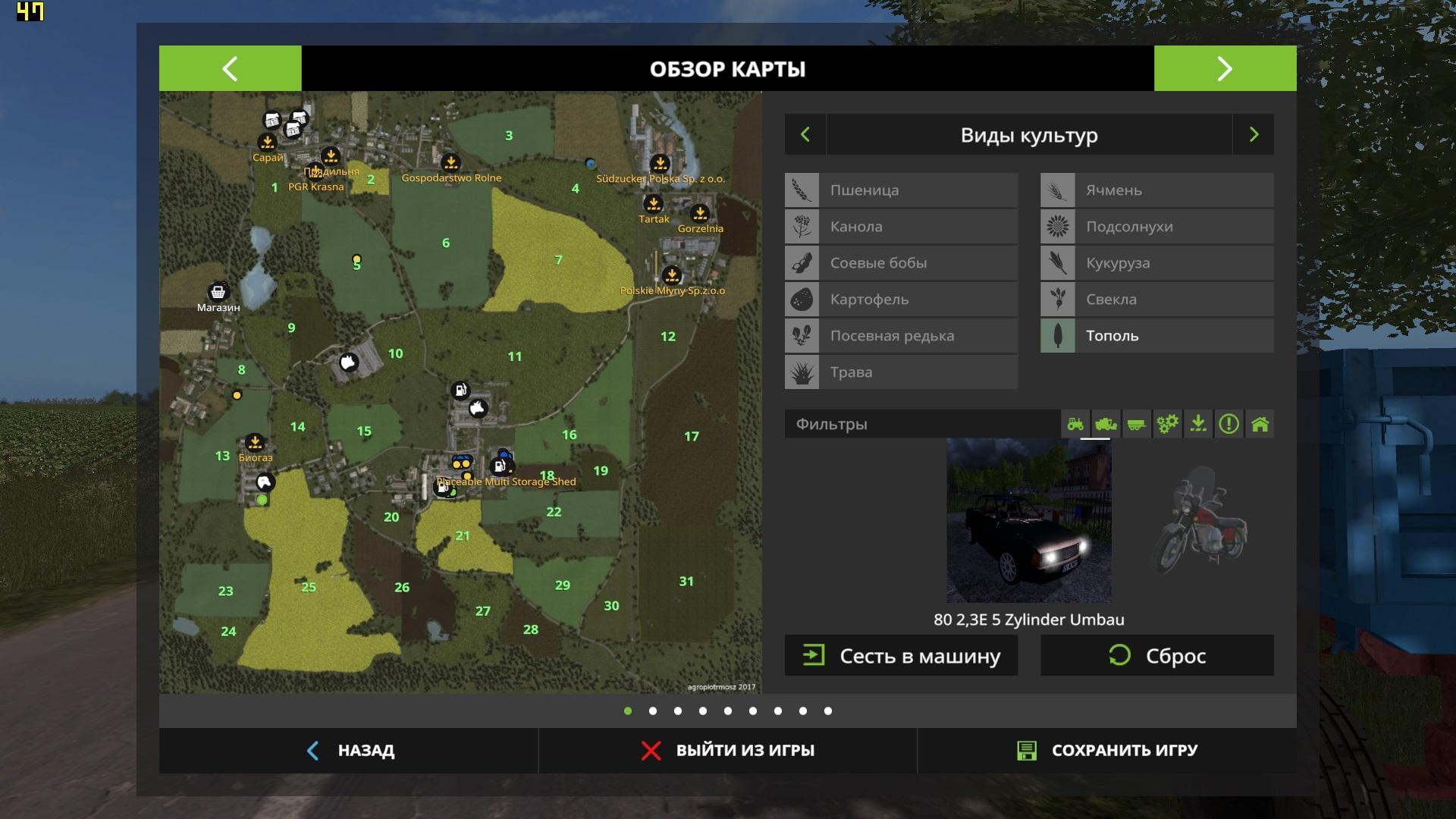Toggle the house filter icon
1456x819 pixels.
pos(1260,424)
